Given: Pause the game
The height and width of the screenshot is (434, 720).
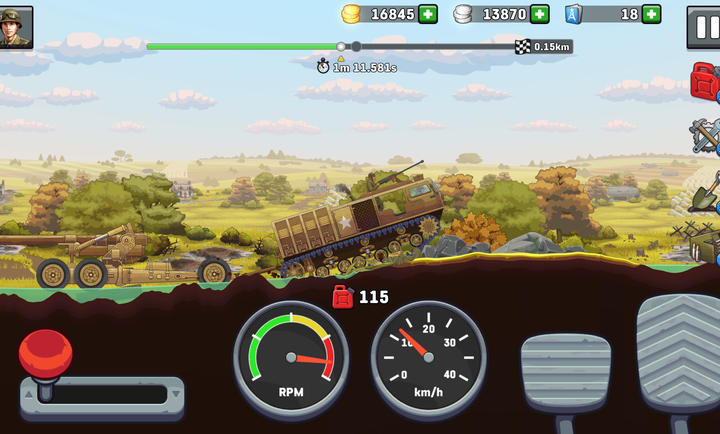Looking at the screenshot, I should coord(704,27).
